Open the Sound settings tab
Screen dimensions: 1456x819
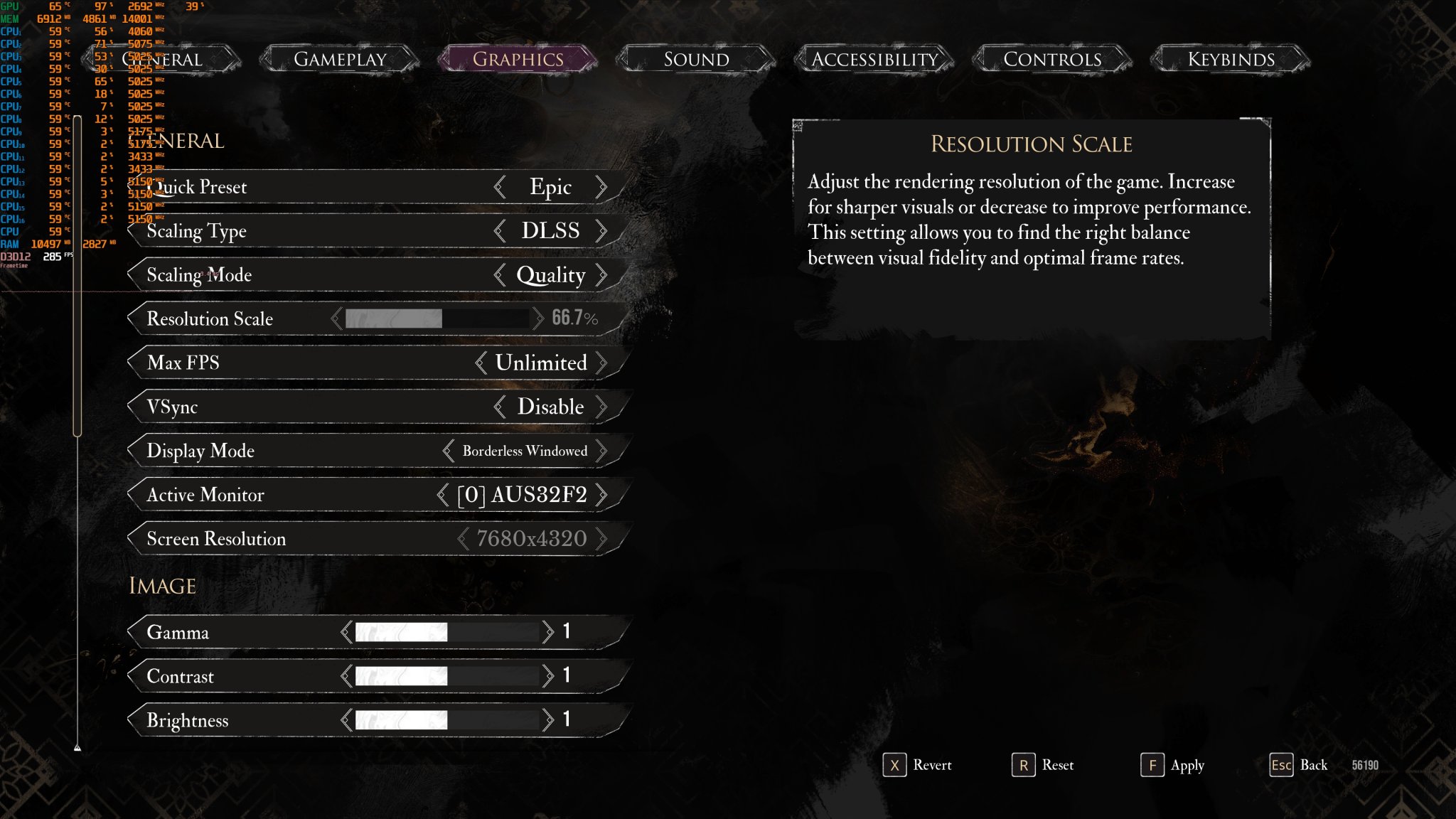(x=696, y=59)
